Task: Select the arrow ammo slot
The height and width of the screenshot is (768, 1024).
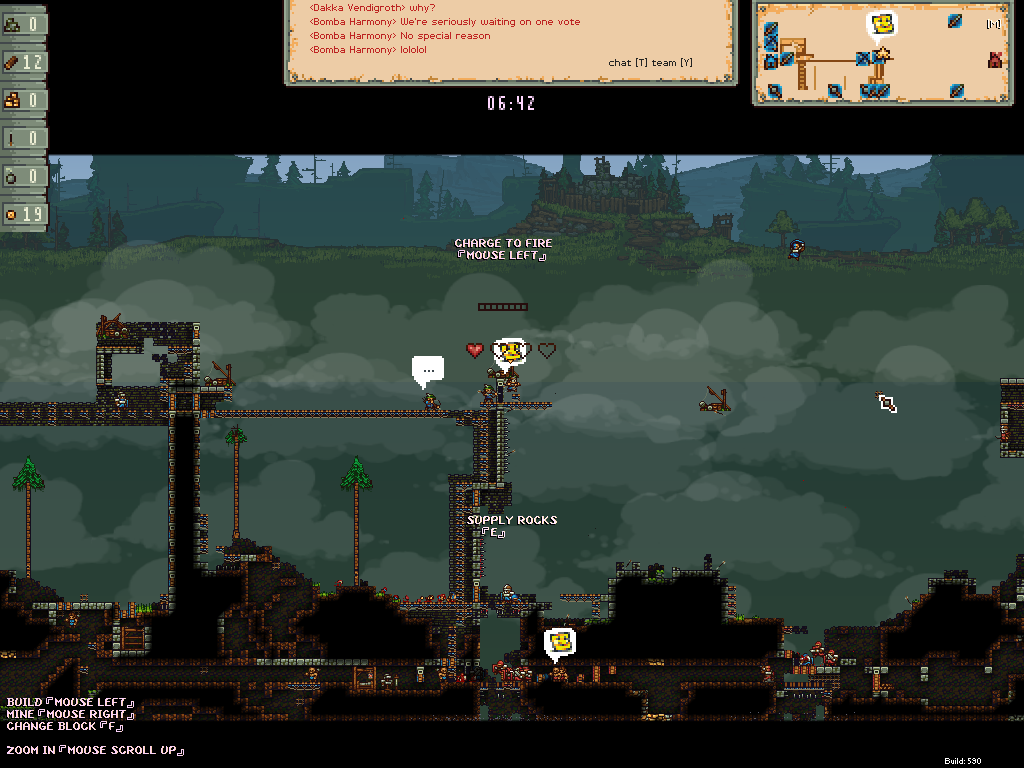Action: 23,138
